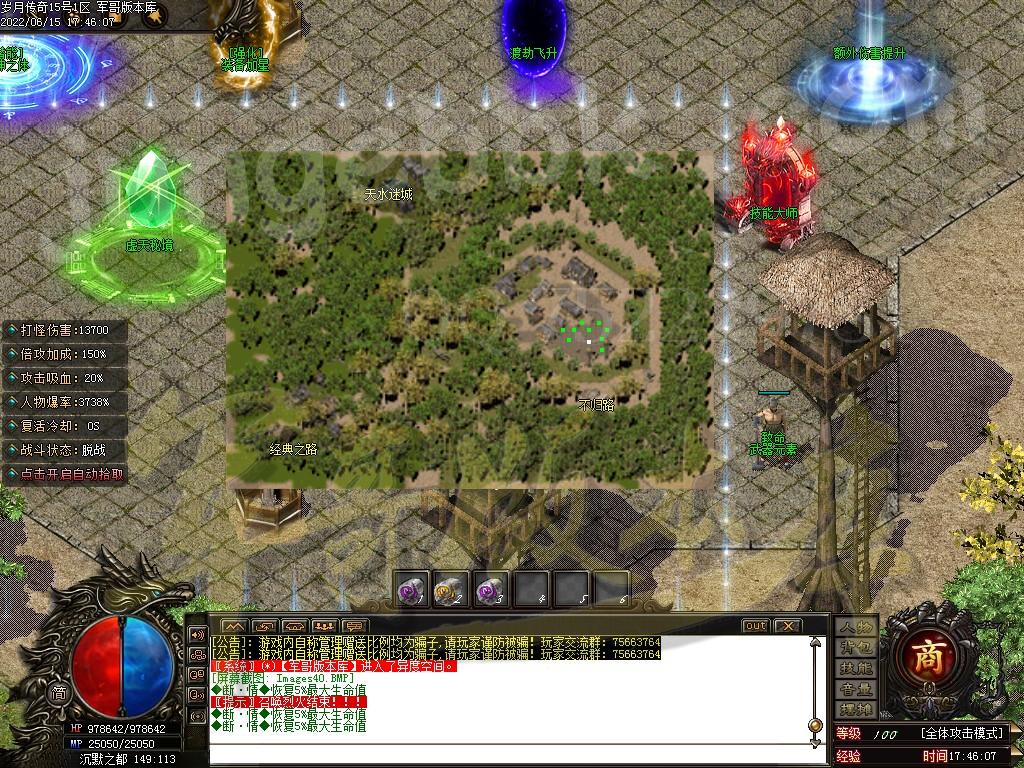Open the 人物 character panel
Image resolution: width=1024 pixels, height=768 pixels.
[857, 627]
